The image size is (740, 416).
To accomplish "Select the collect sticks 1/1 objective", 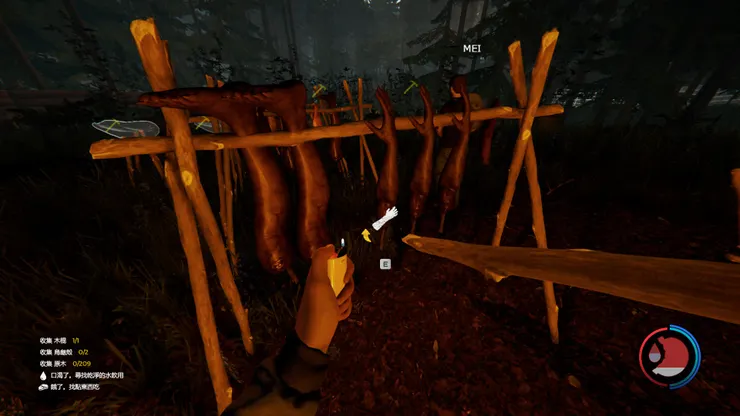I will pos(58,341).
